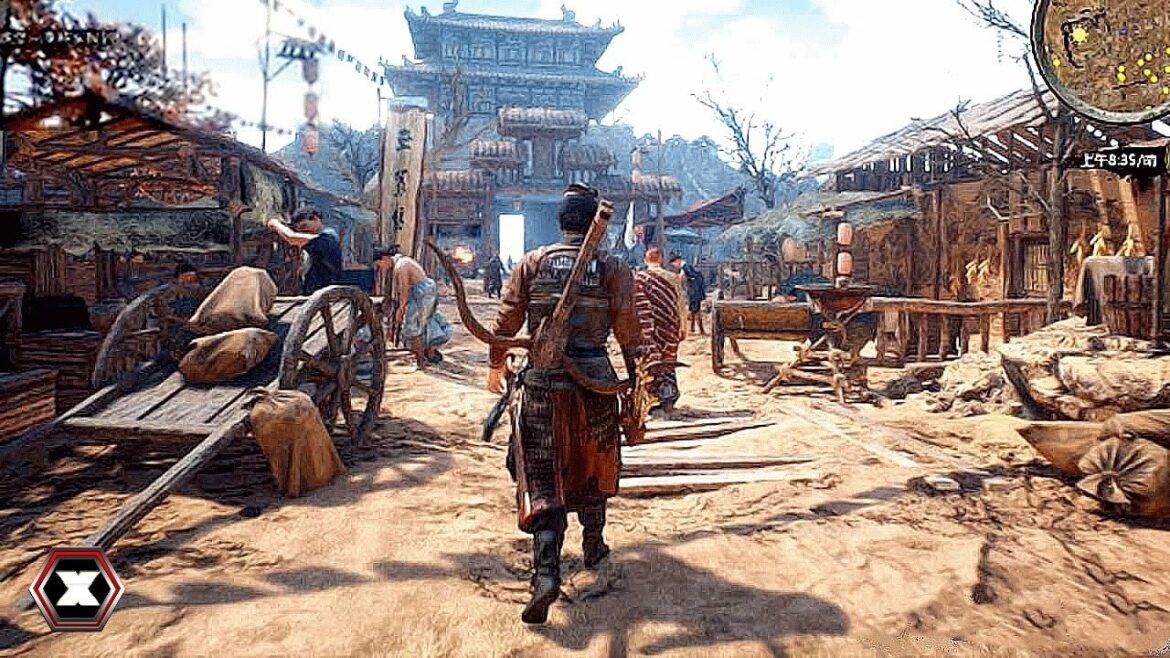This screenshot has height=658, width=1170.
Task: Select the large yellow sun marker on minimap
Action: [1079, 35]
